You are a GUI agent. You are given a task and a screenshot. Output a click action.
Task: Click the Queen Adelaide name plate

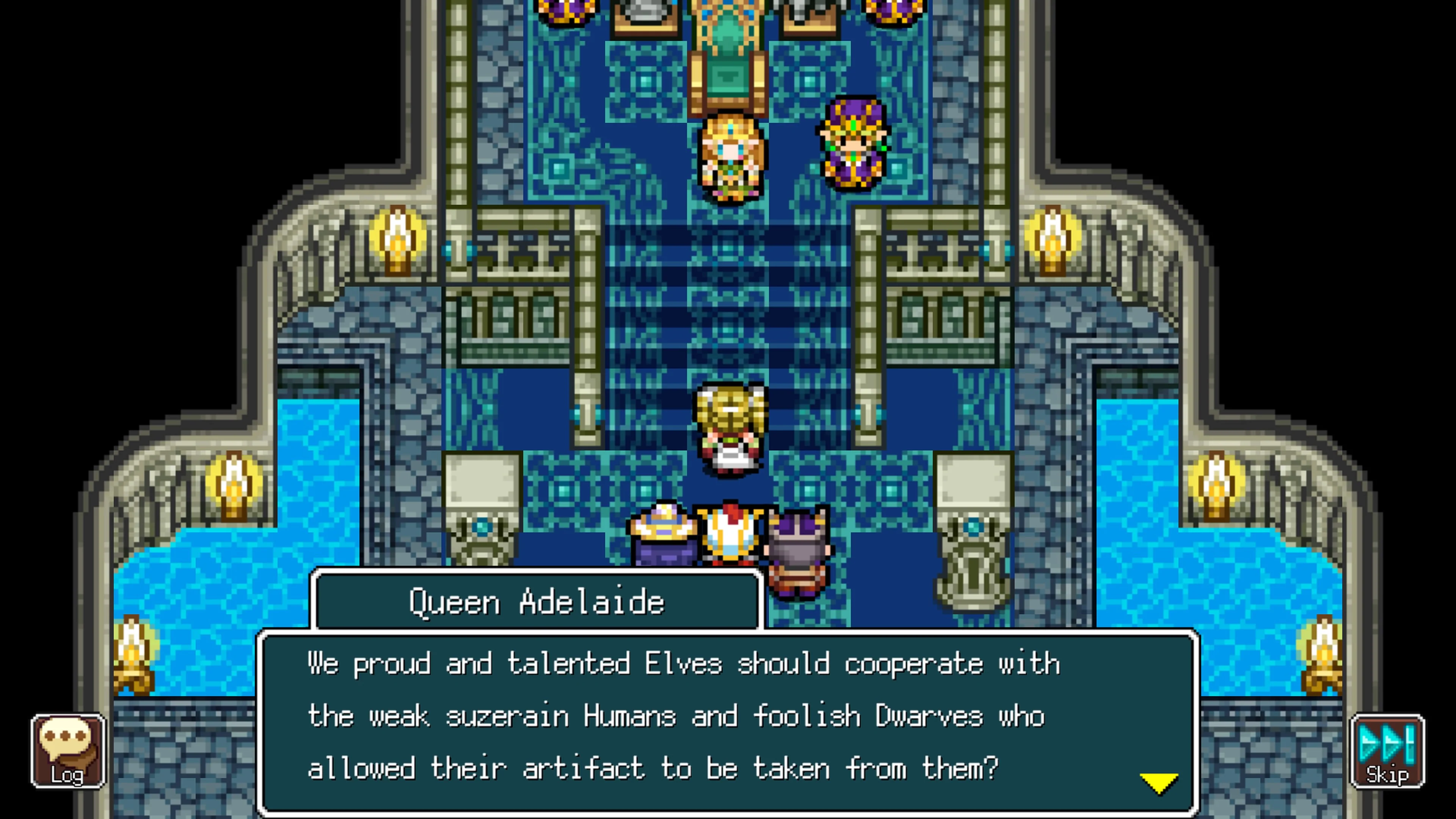click(537, 601)
